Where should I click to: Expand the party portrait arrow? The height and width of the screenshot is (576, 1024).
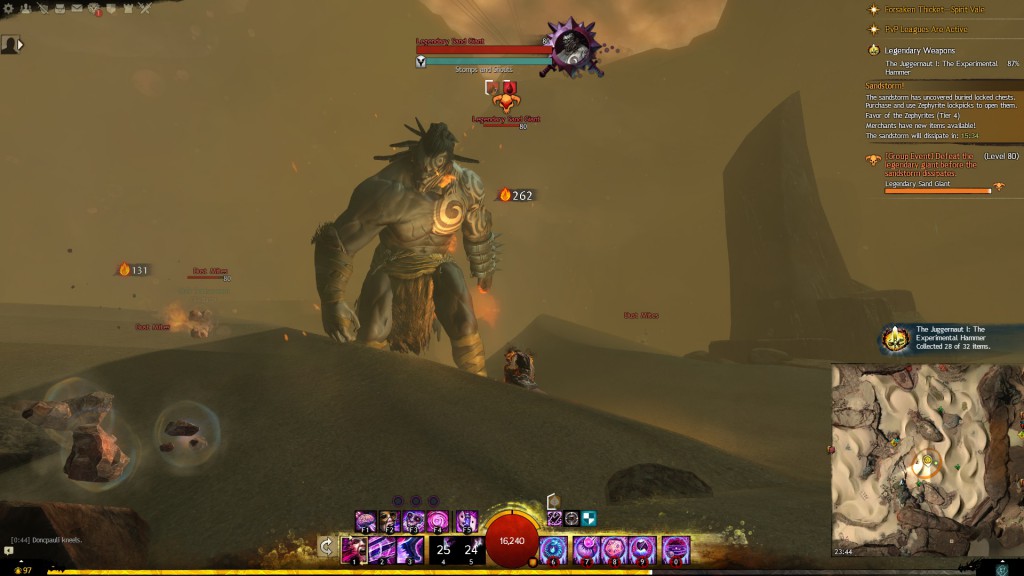tap(20, 45)
